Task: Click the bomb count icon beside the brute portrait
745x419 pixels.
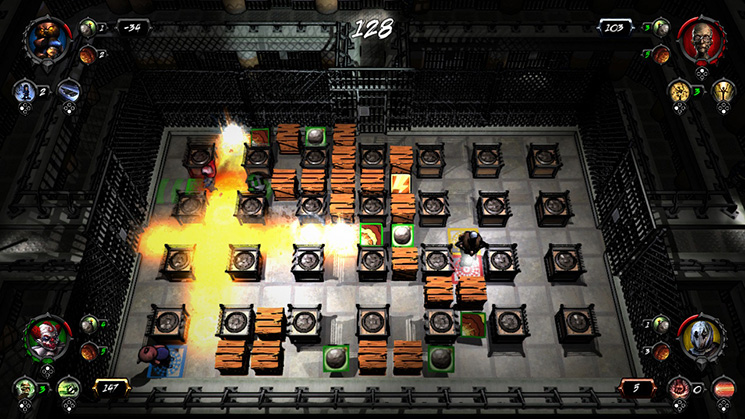Action: coord(87,27)
